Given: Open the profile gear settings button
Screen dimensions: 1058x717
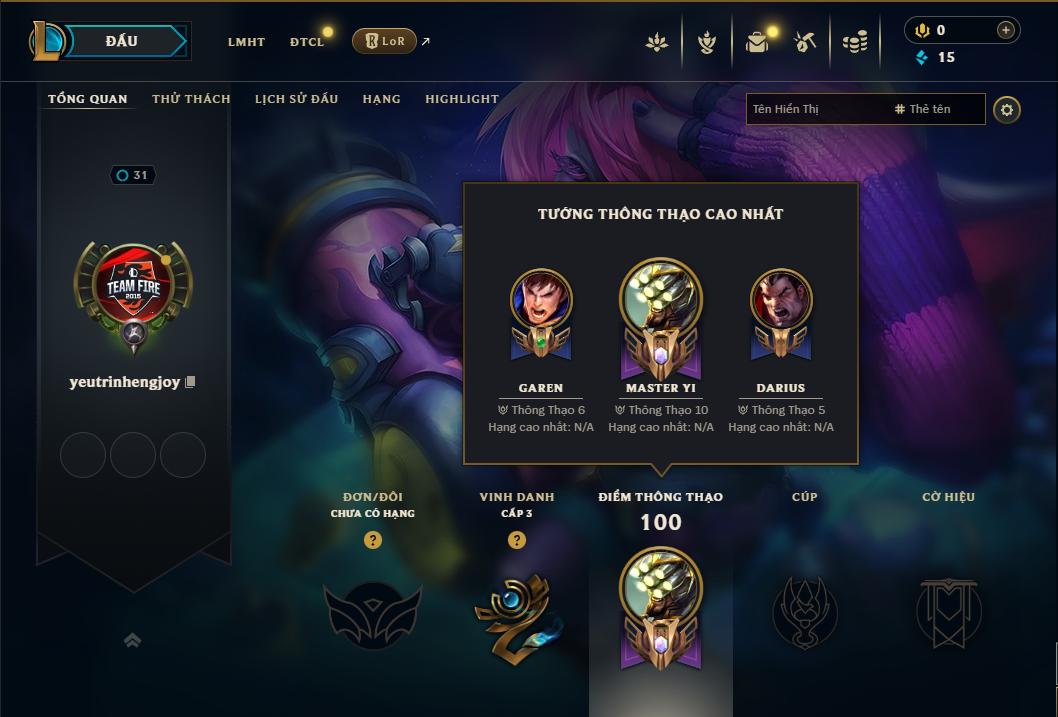Looking at the screenshot, I should 1007,109.
